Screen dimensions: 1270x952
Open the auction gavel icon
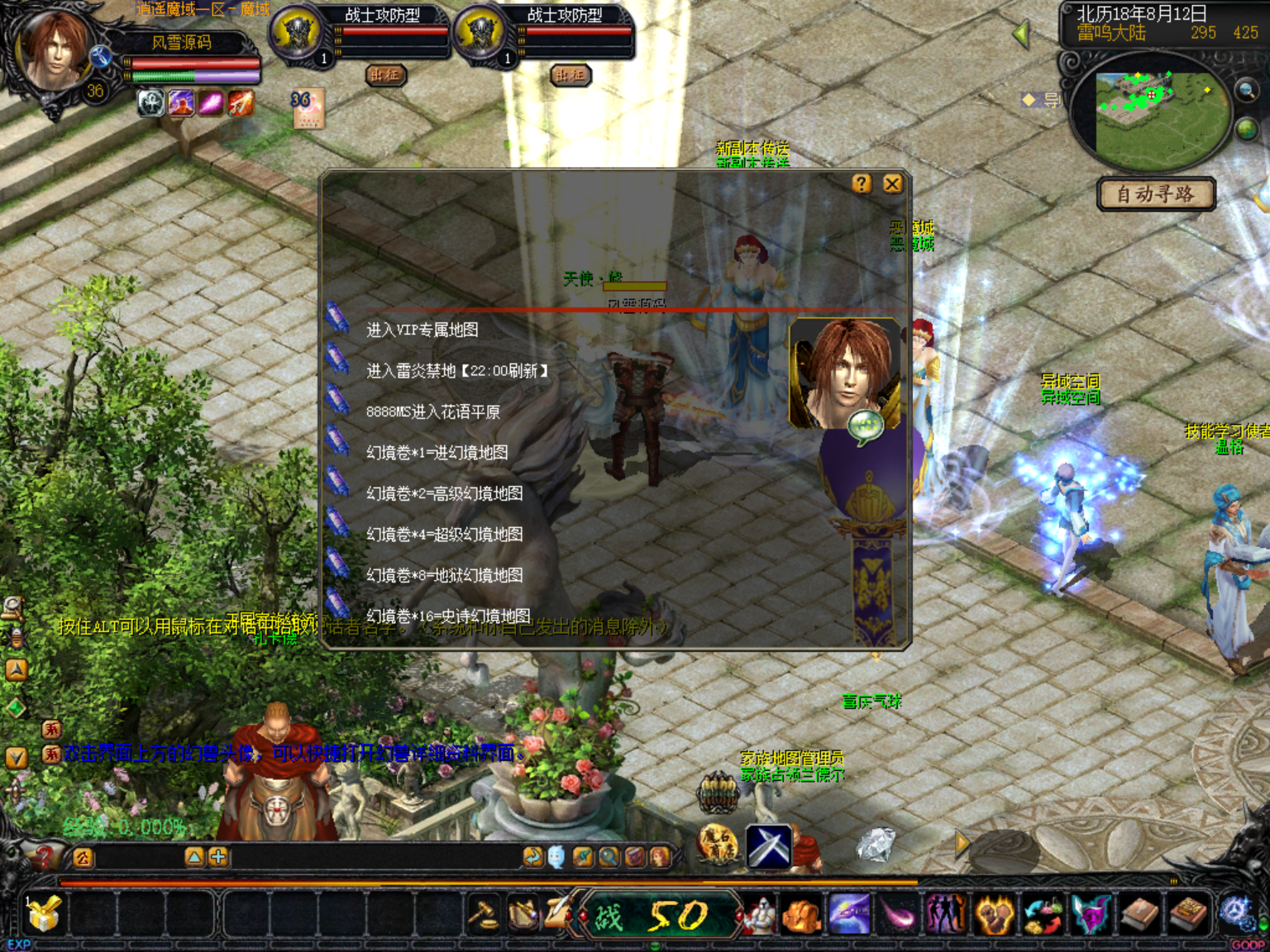(x=484, y=914)
